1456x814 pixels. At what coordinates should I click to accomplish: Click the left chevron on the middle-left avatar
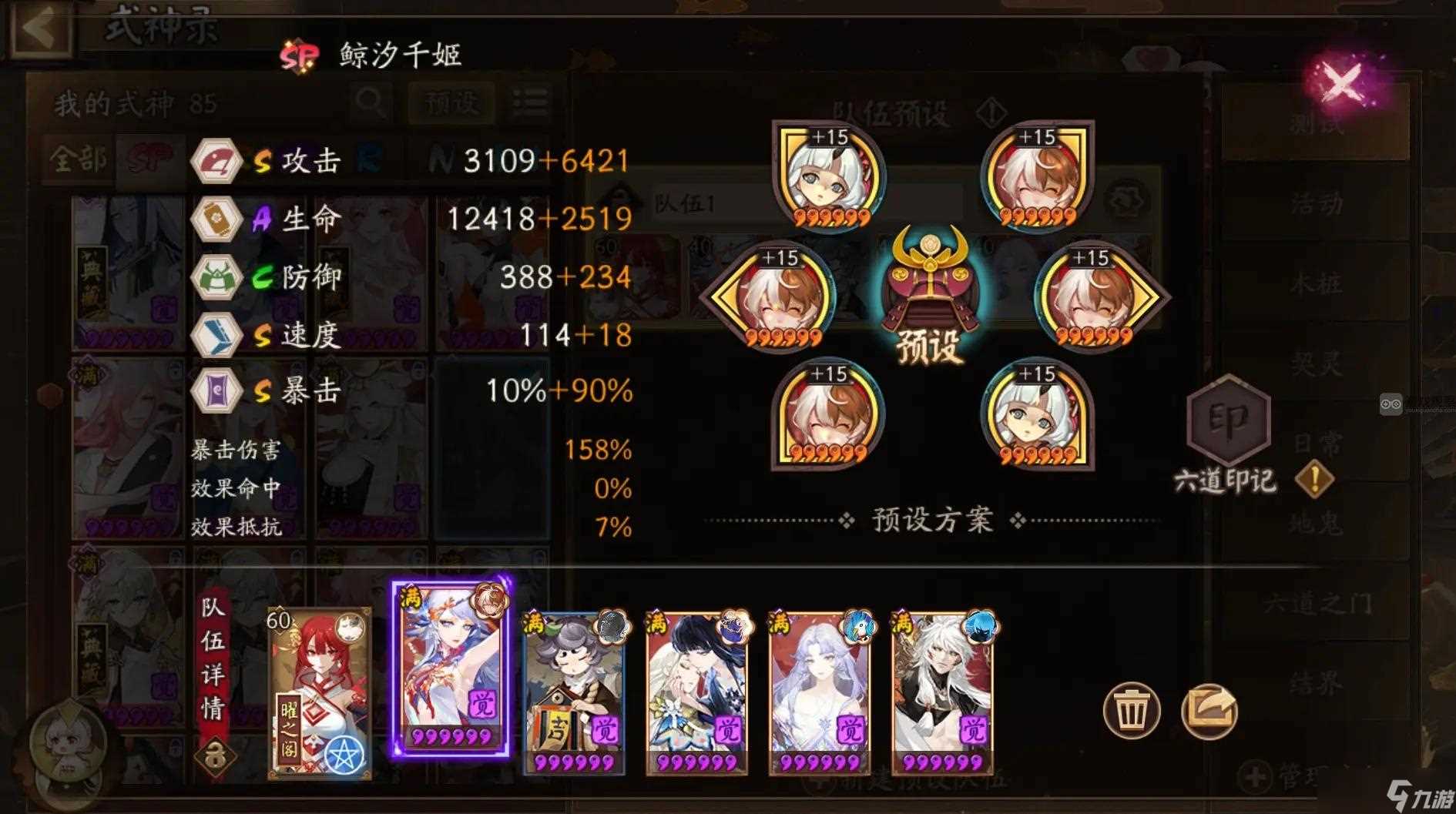[715, 296]
